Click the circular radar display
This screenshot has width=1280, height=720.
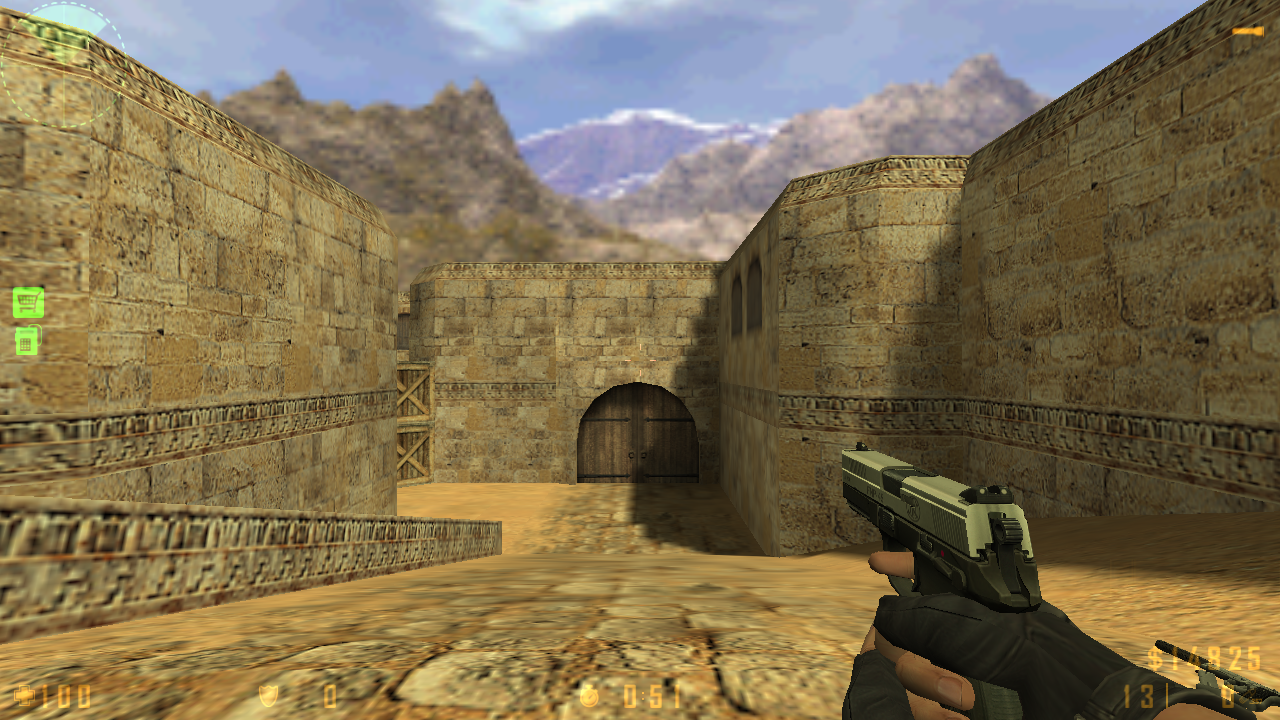click(x=62, y=66)
